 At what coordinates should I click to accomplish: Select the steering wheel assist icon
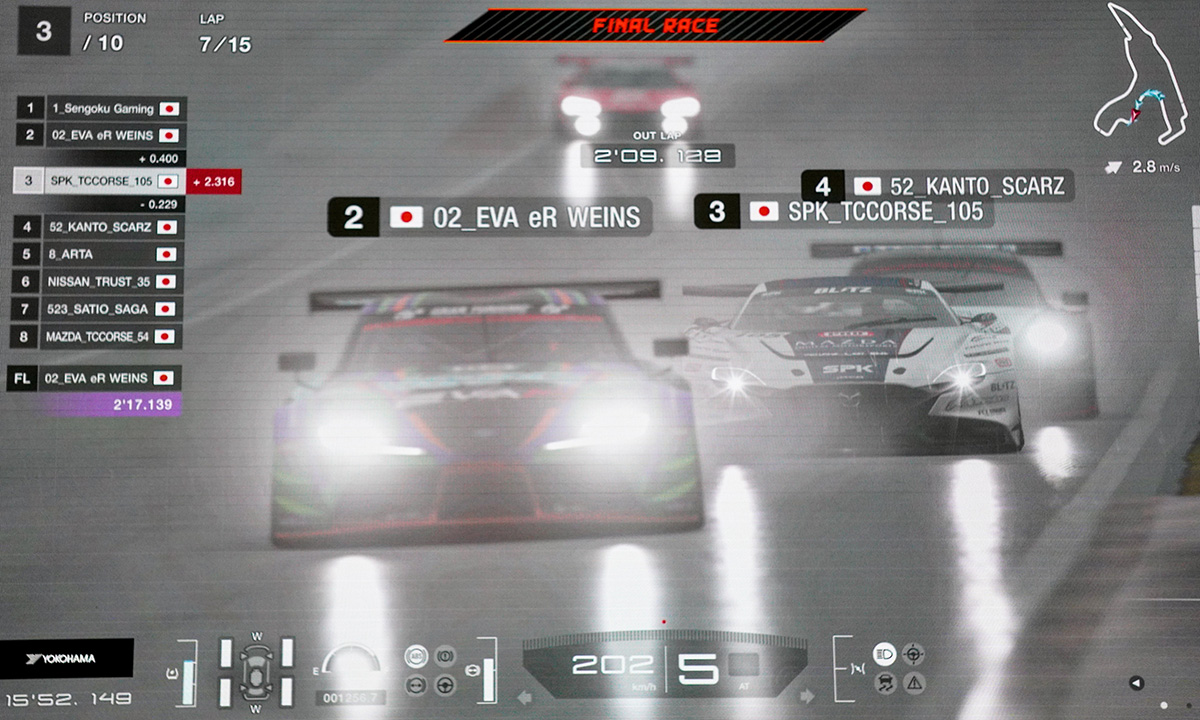point(444,685)
